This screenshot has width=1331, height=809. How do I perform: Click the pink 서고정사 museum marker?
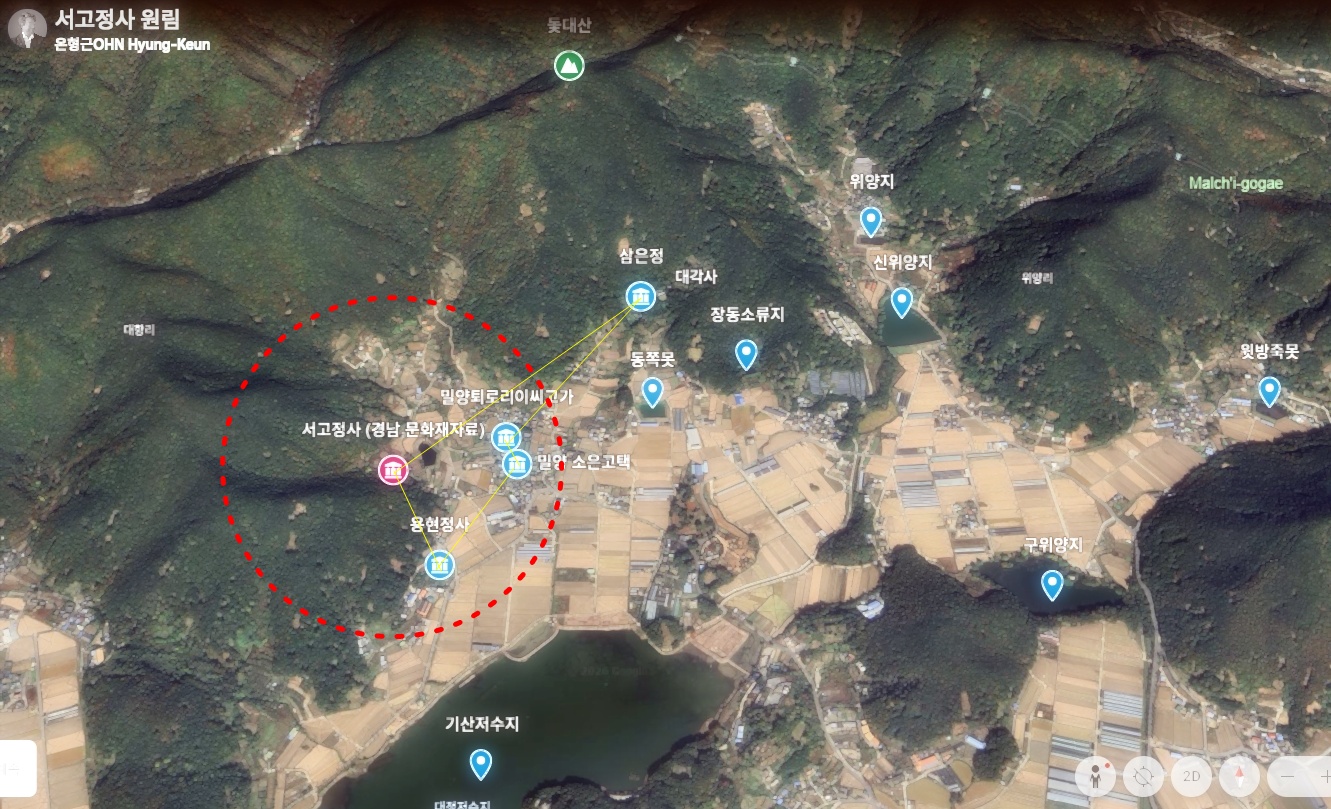tap(393, 470)
